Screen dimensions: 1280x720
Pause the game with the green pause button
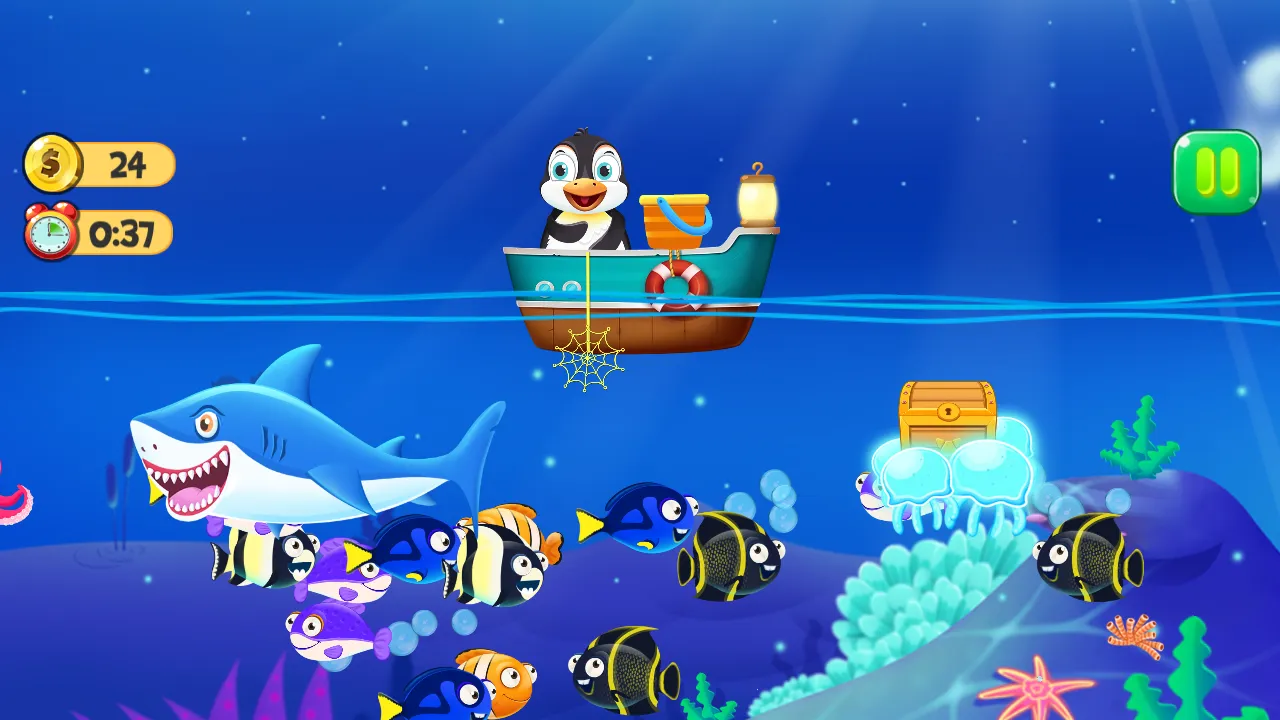pos(1217,172)
